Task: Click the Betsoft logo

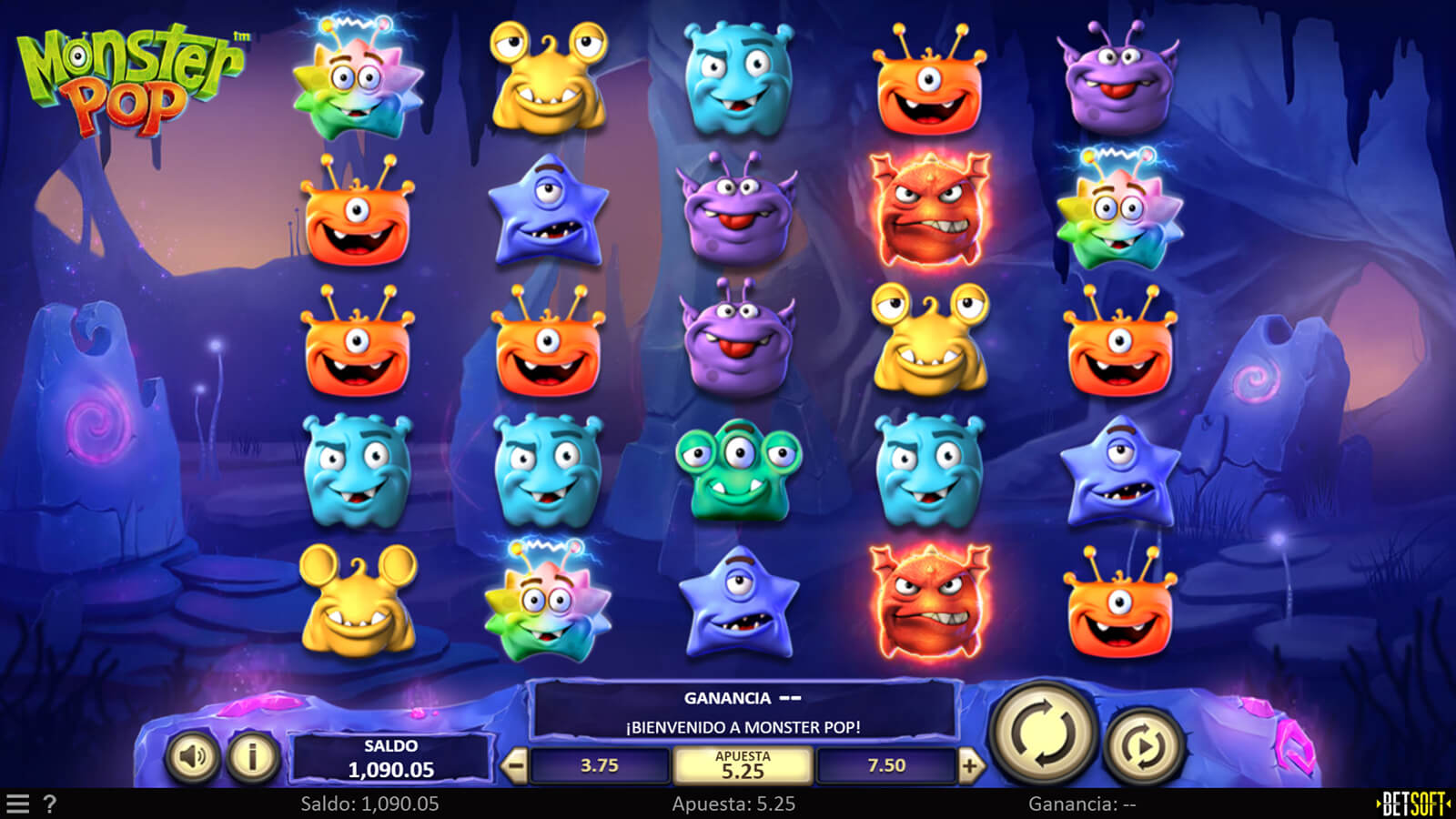Action: (x=1413, y=804)
